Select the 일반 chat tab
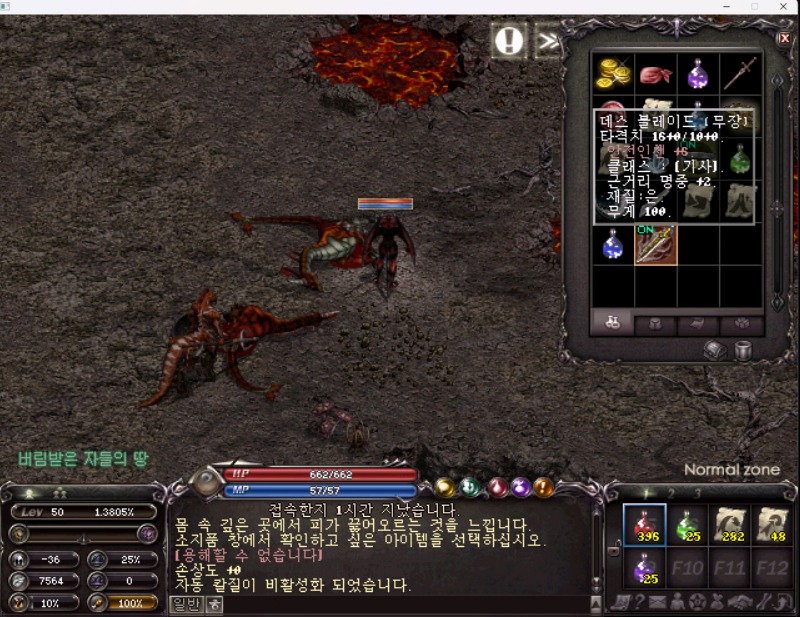Screen dimensions: 800x617 pyautogui.click(x=186, y=603)
